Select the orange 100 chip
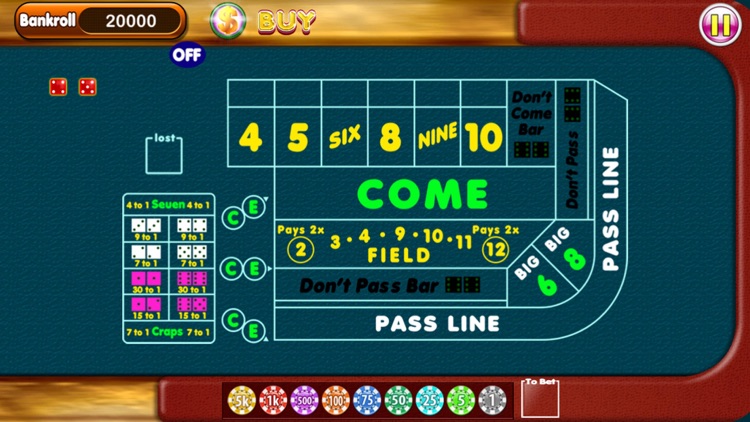The image size is (750, 422). point(336,400)
